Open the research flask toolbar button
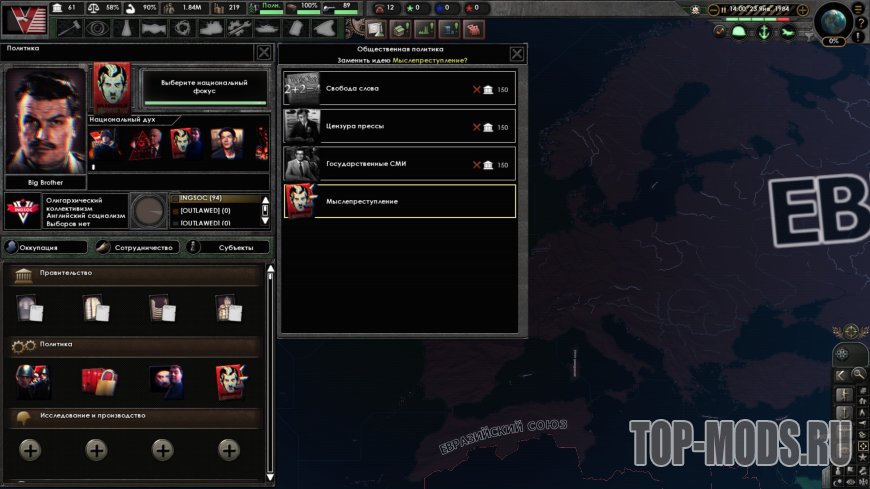Viewport: 870px width, 489px height. [x=127, y=29]
